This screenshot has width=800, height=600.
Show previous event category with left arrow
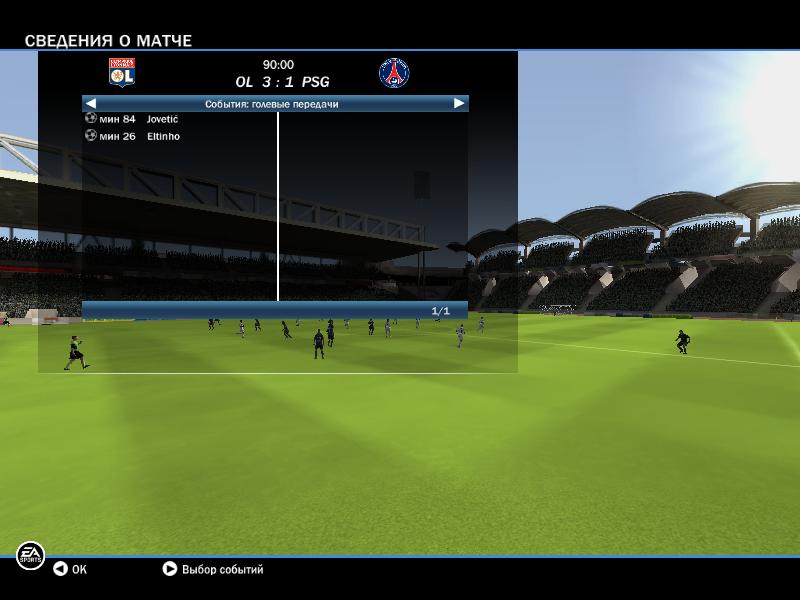[x=91, y=103]
